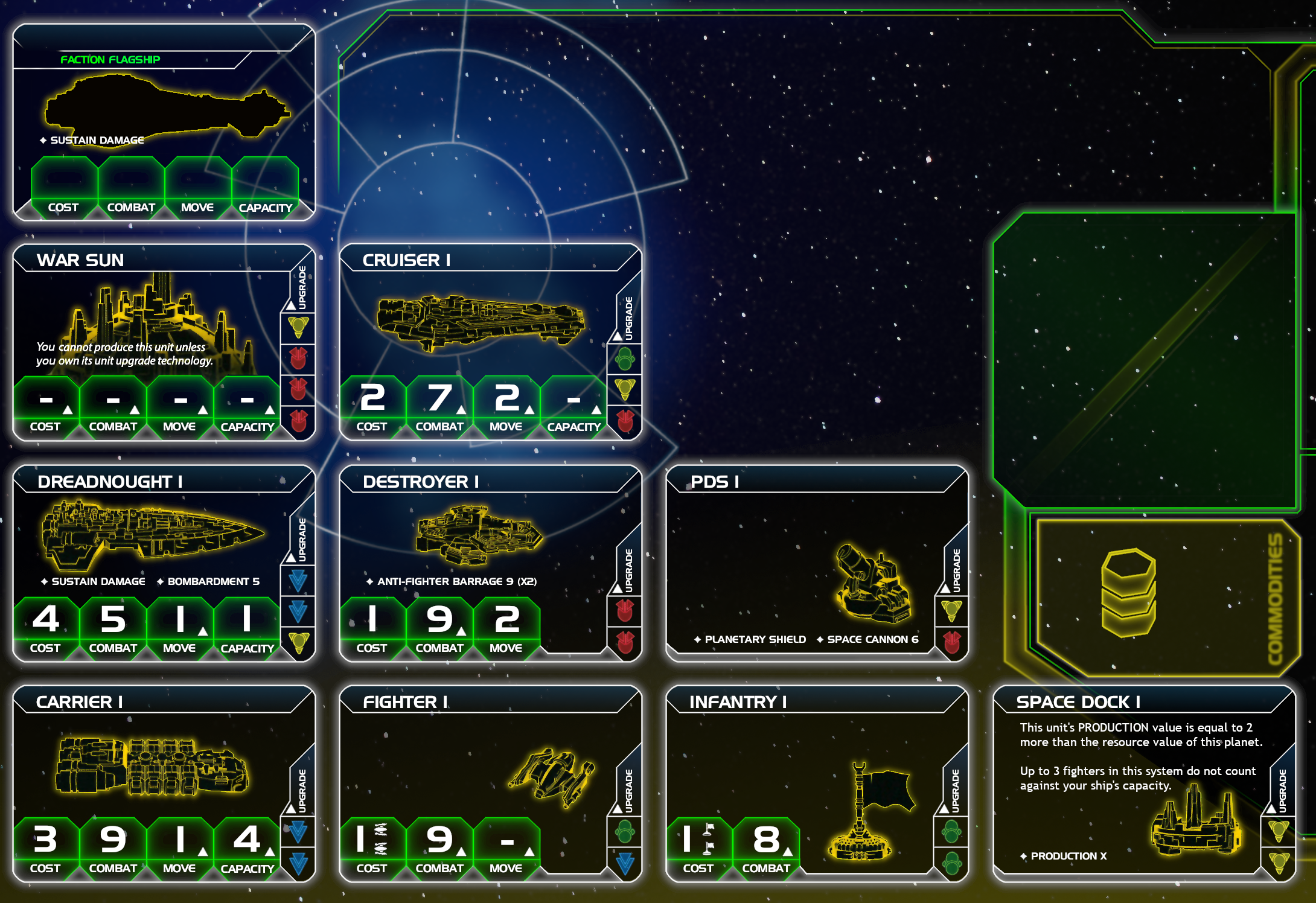Screen dimensions: 1316x903
Task: Select the Carrier I unit card
Action: (x=164, y=783)
